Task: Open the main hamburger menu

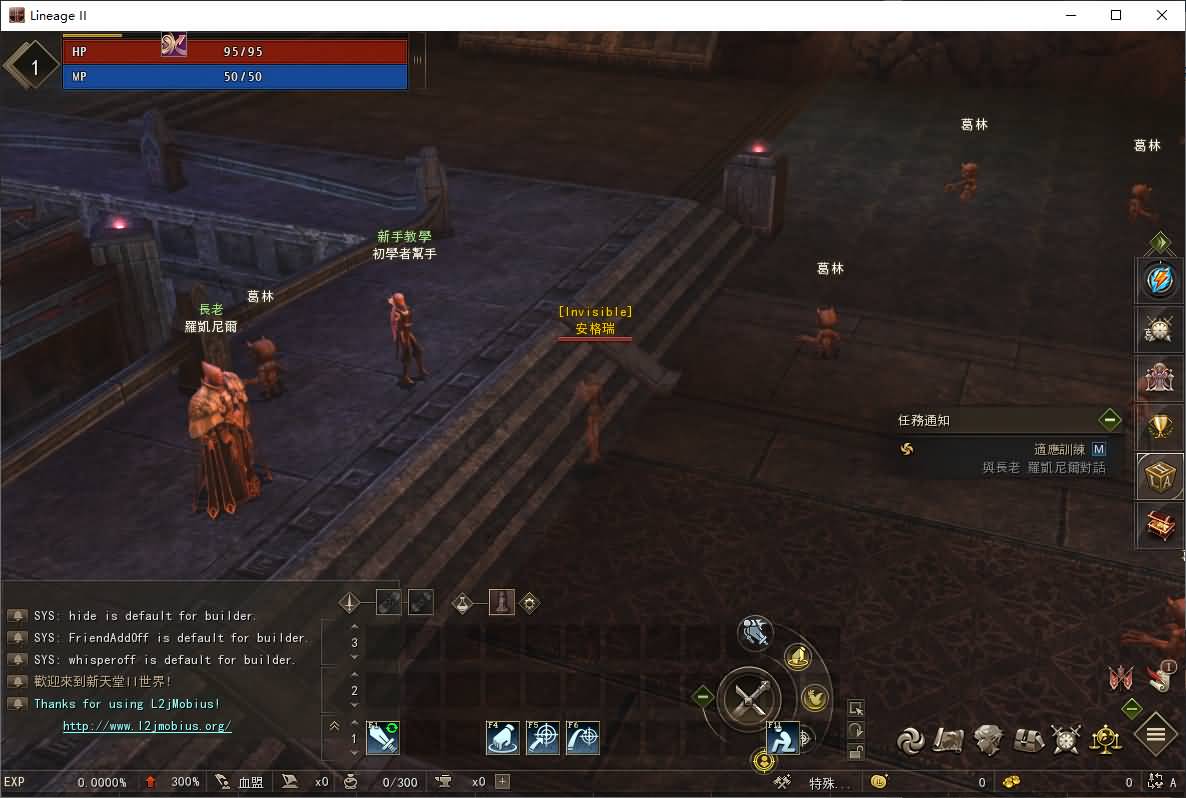Action: point(1156,736)
